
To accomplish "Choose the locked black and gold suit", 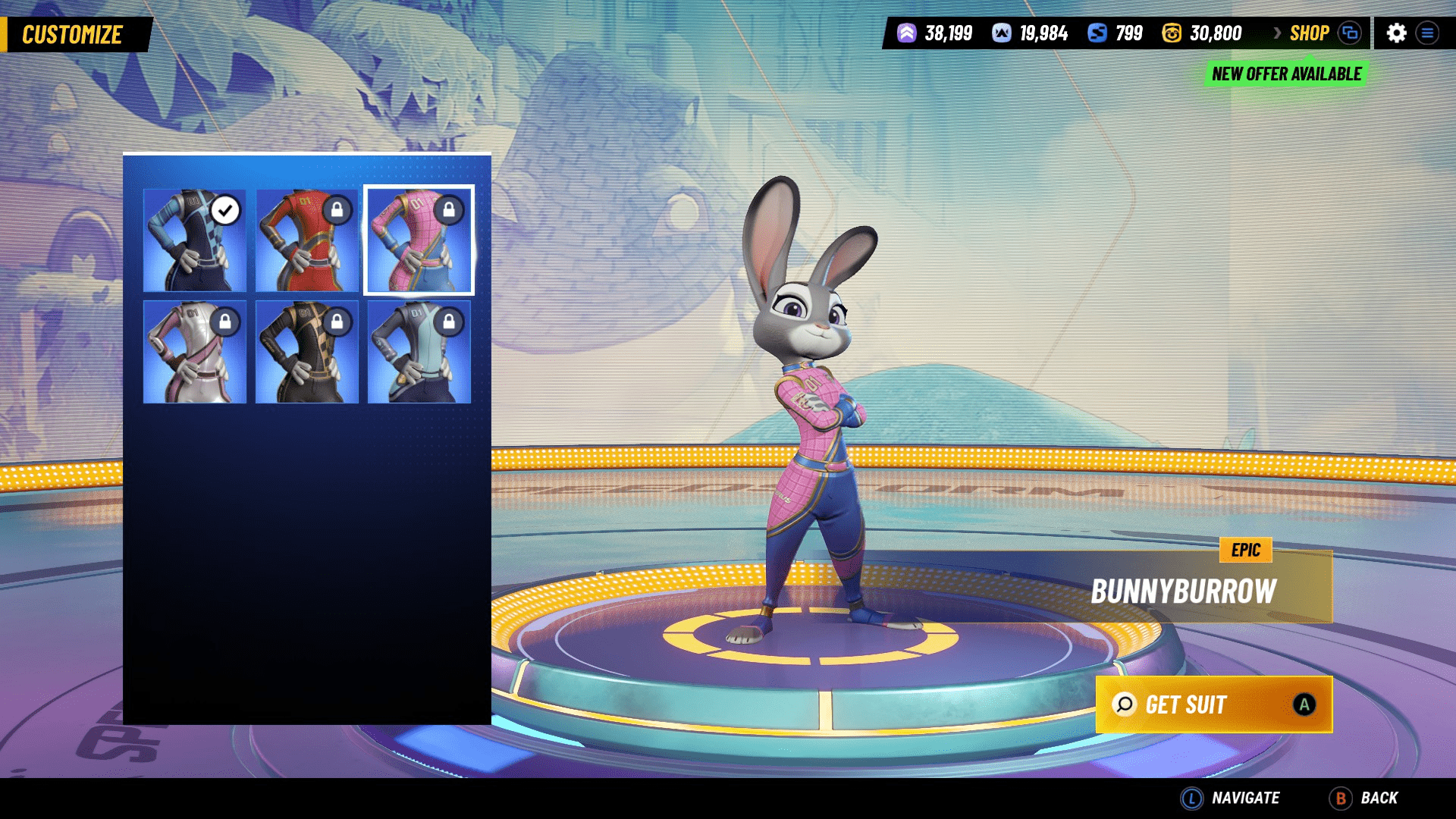I will pyautogui.click(x=306, y=352).
